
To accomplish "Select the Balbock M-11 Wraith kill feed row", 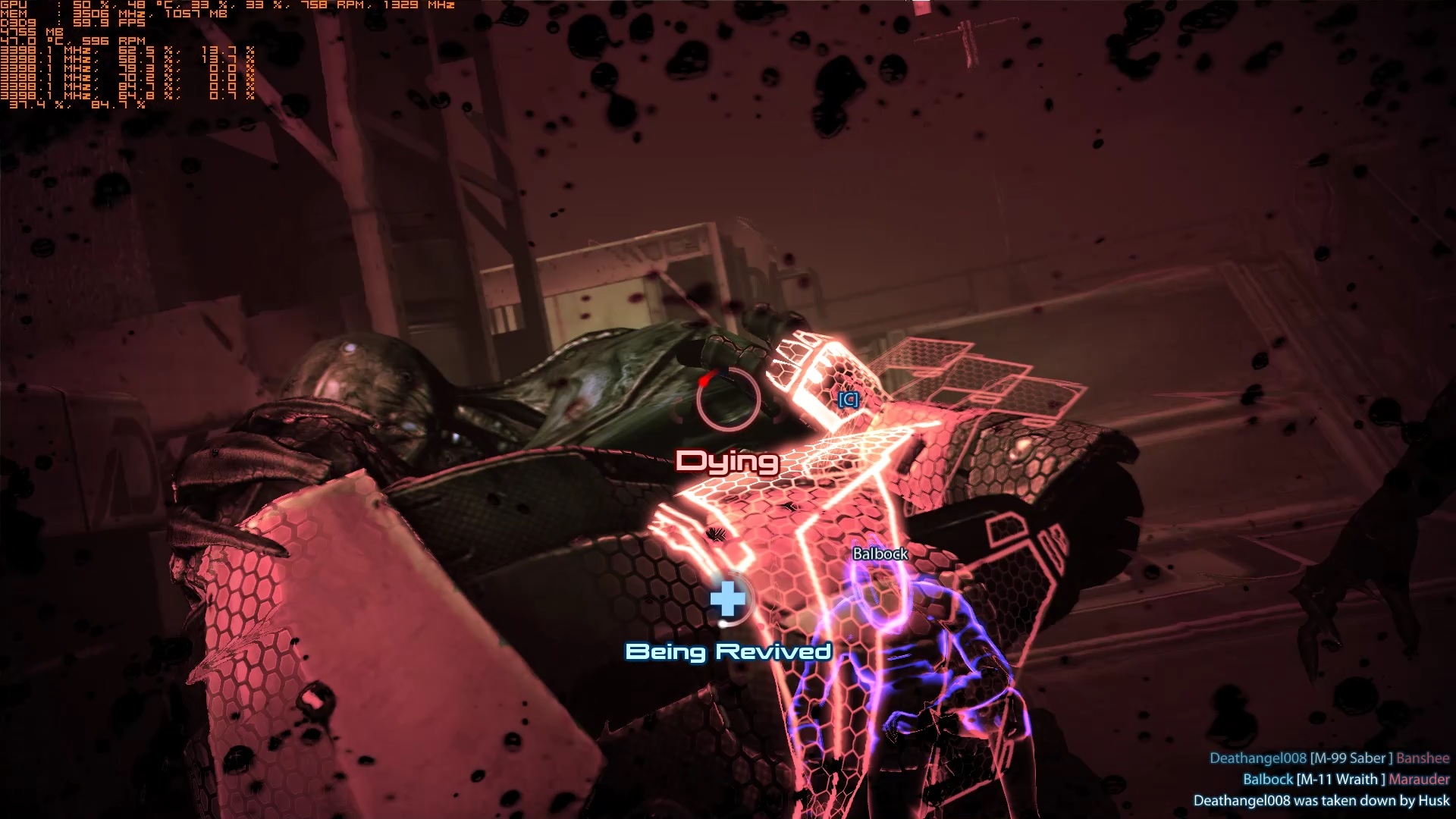I will click(1345, 780).
